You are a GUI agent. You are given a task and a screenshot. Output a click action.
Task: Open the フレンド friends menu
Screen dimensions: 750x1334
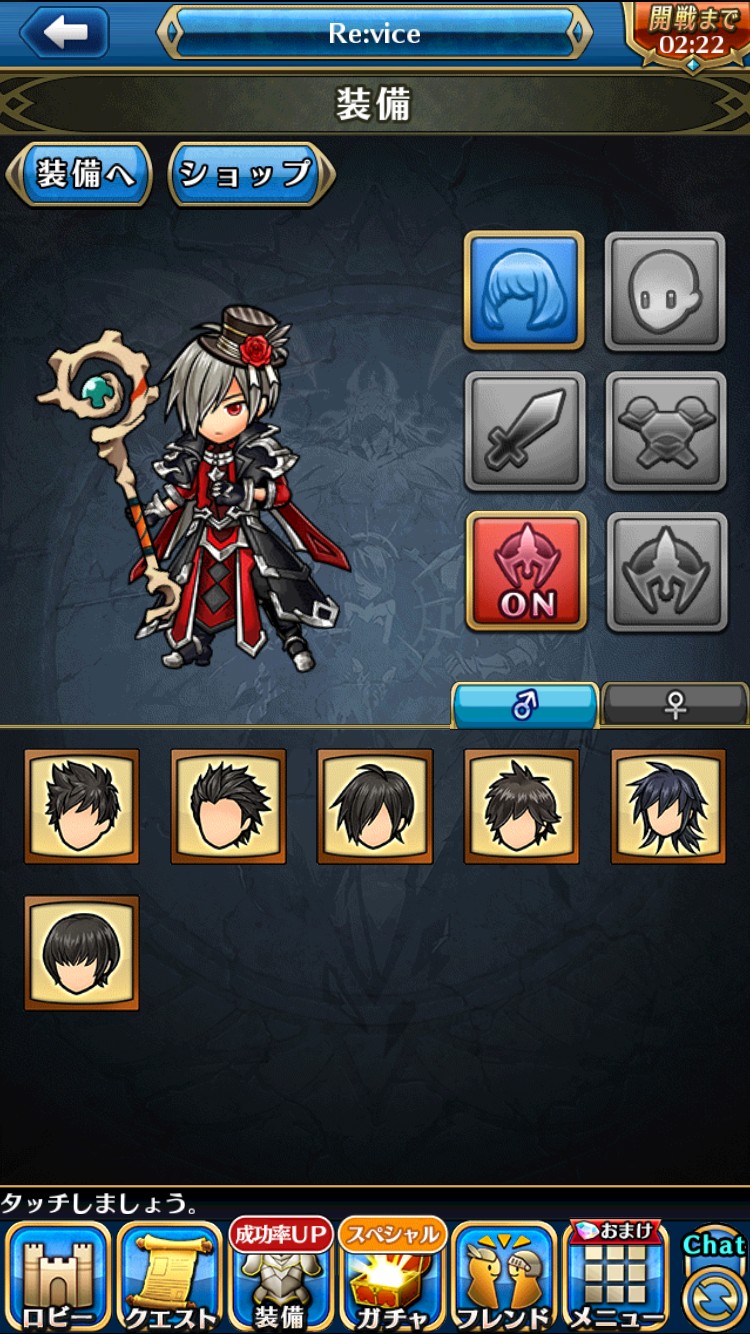pyautogui.click(x=504, y=1278)
